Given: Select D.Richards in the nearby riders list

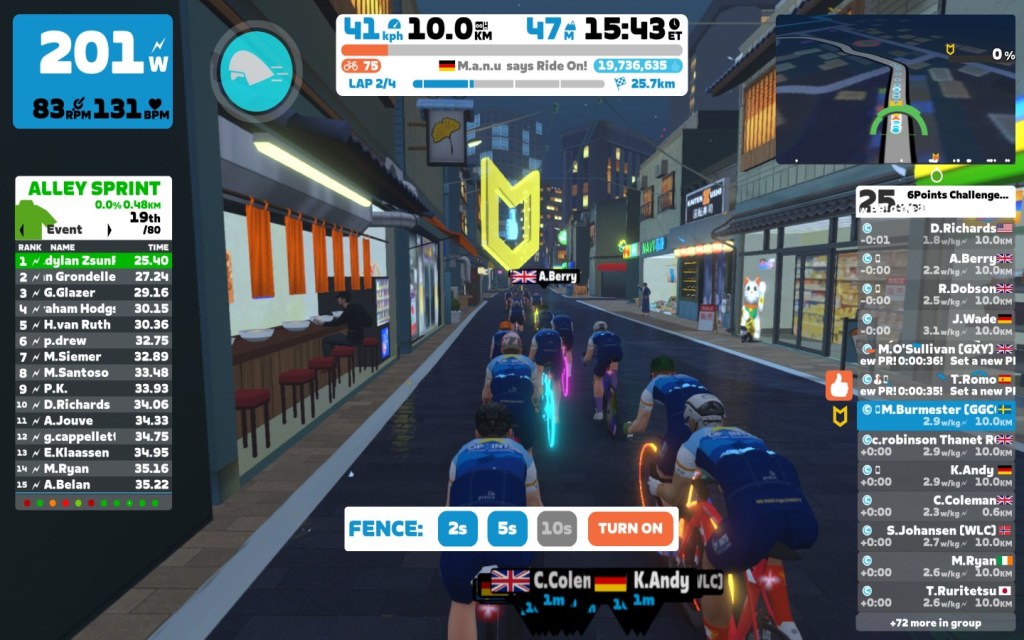Looking at the screenshot, I should click(x=936, y=233).
